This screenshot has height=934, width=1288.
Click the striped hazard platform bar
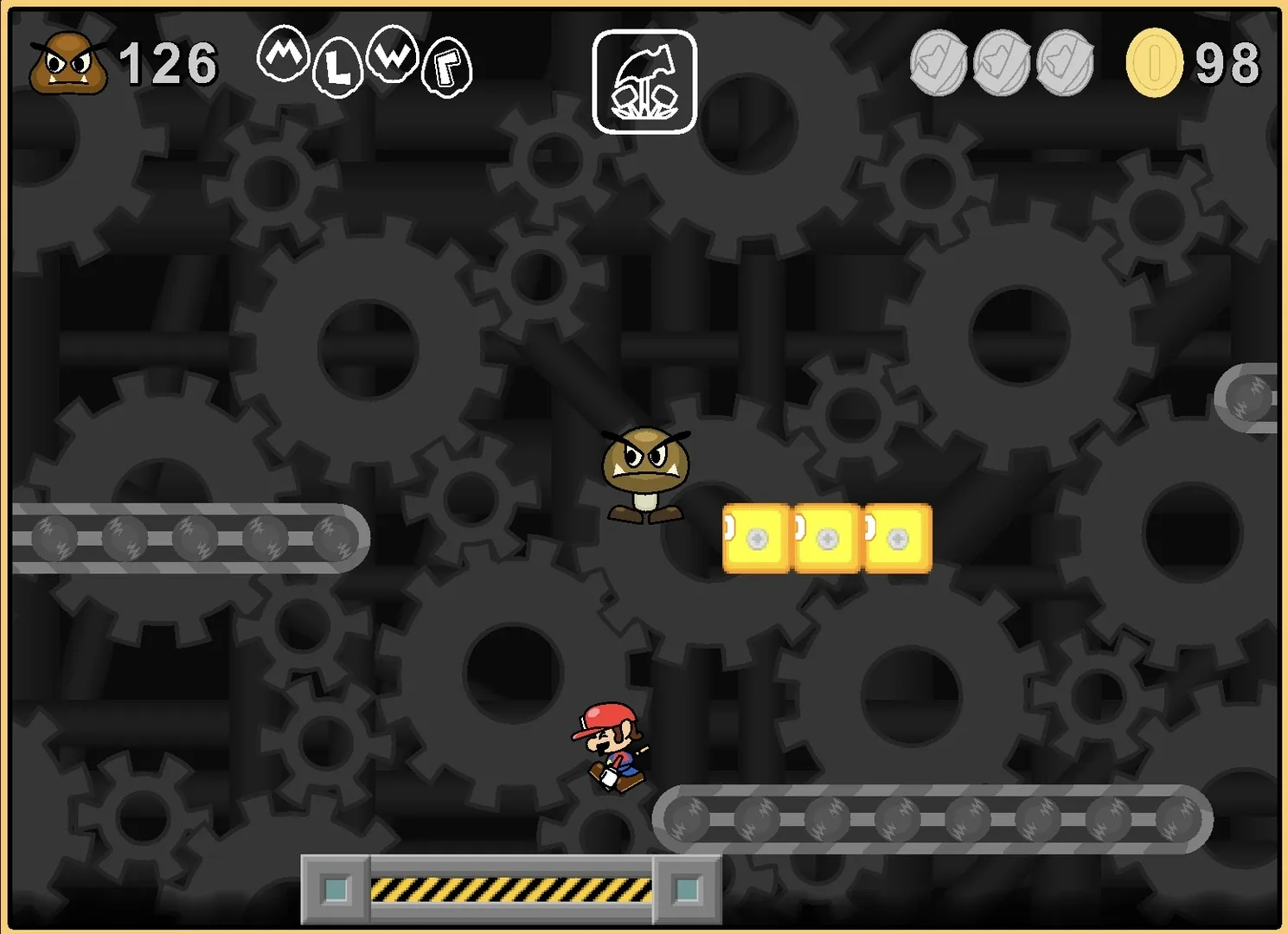[x=510, y=886]
